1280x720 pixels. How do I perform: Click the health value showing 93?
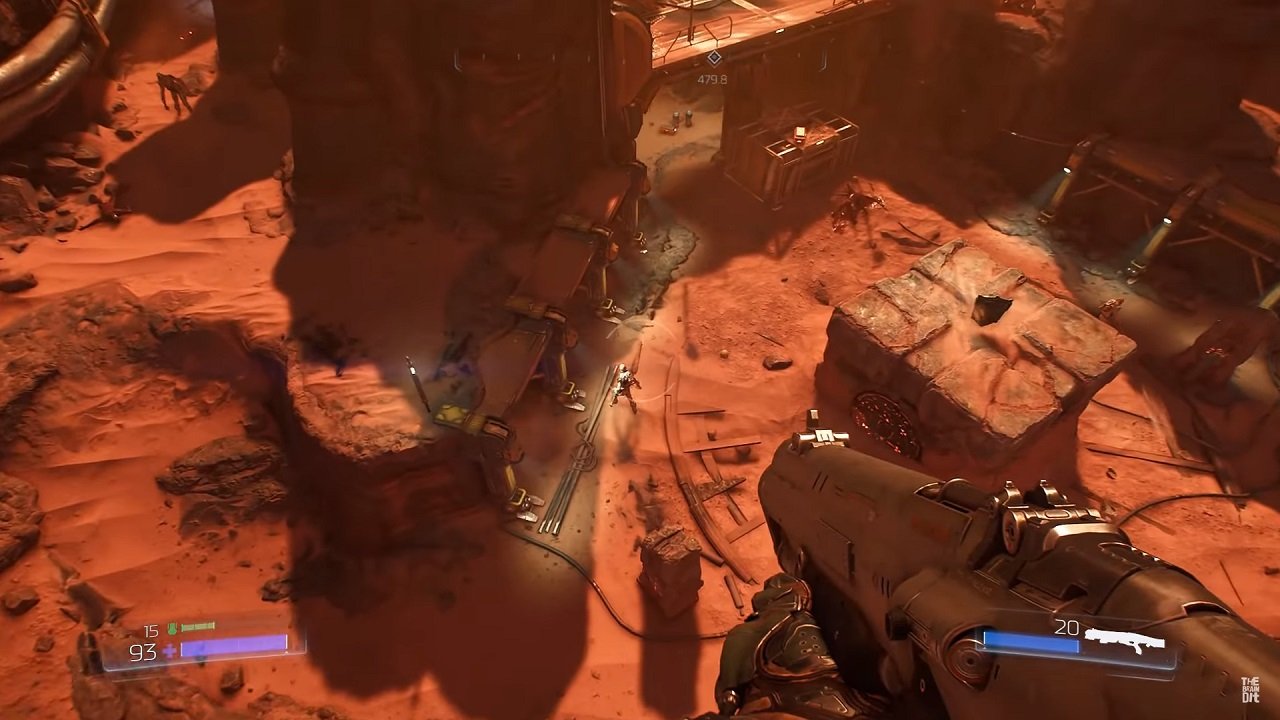[x=141, y=651]
